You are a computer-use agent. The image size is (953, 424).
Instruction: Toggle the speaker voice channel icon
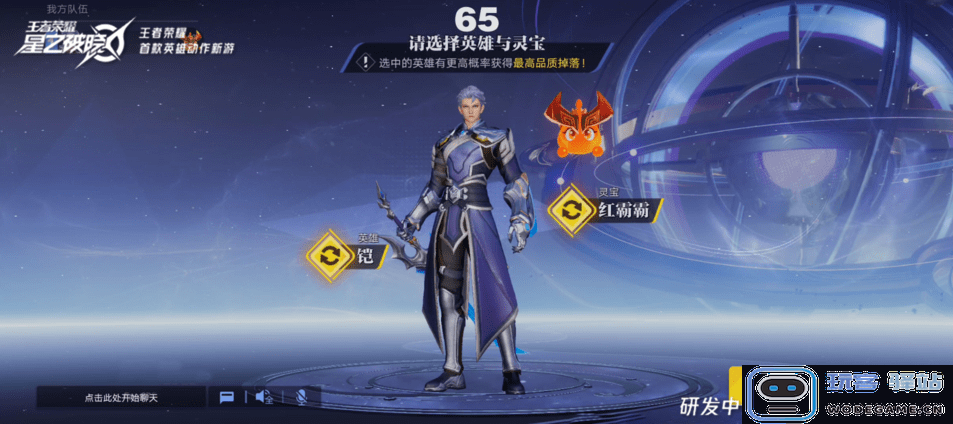click(264, 397)
